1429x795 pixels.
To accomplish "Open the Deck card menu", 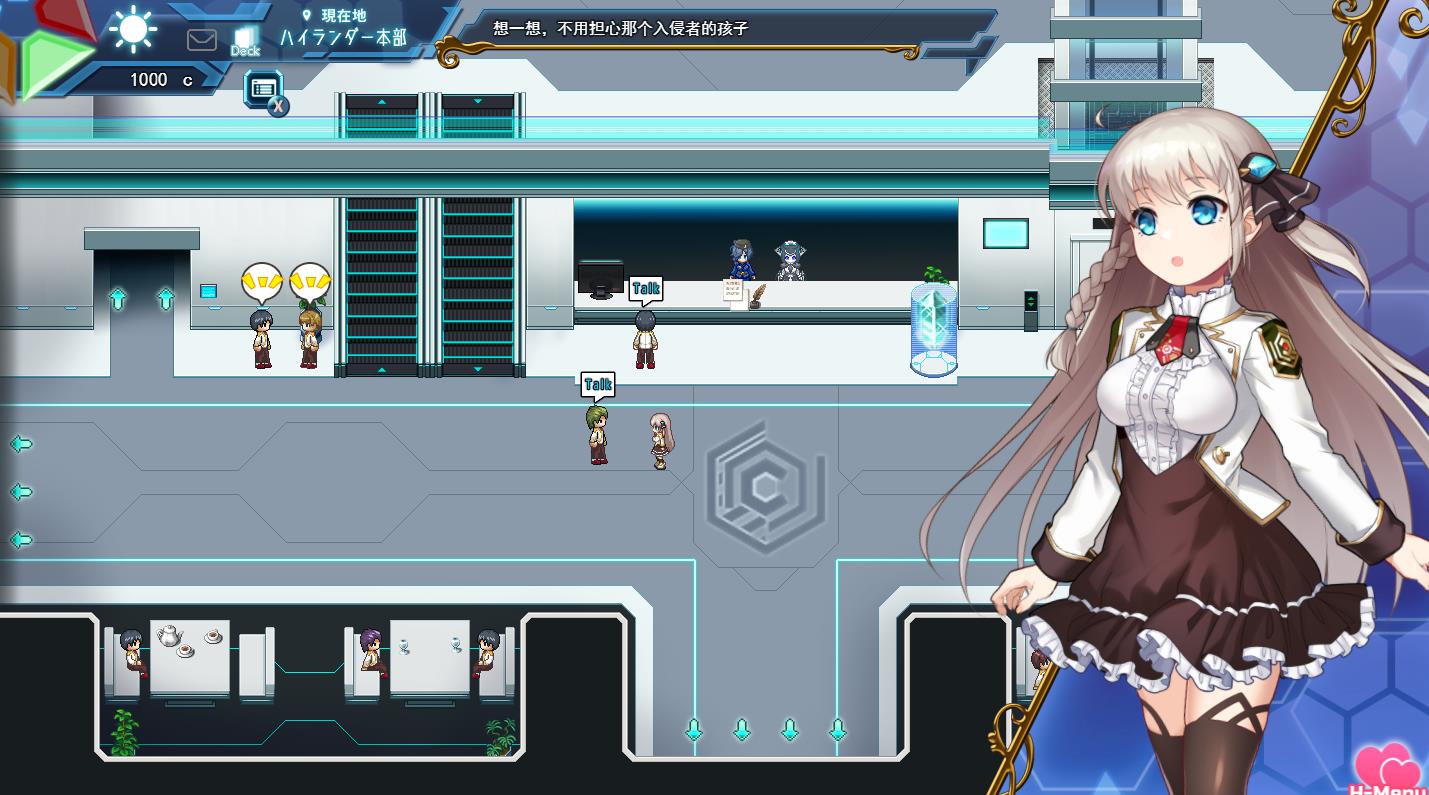I will coord(245,41).
